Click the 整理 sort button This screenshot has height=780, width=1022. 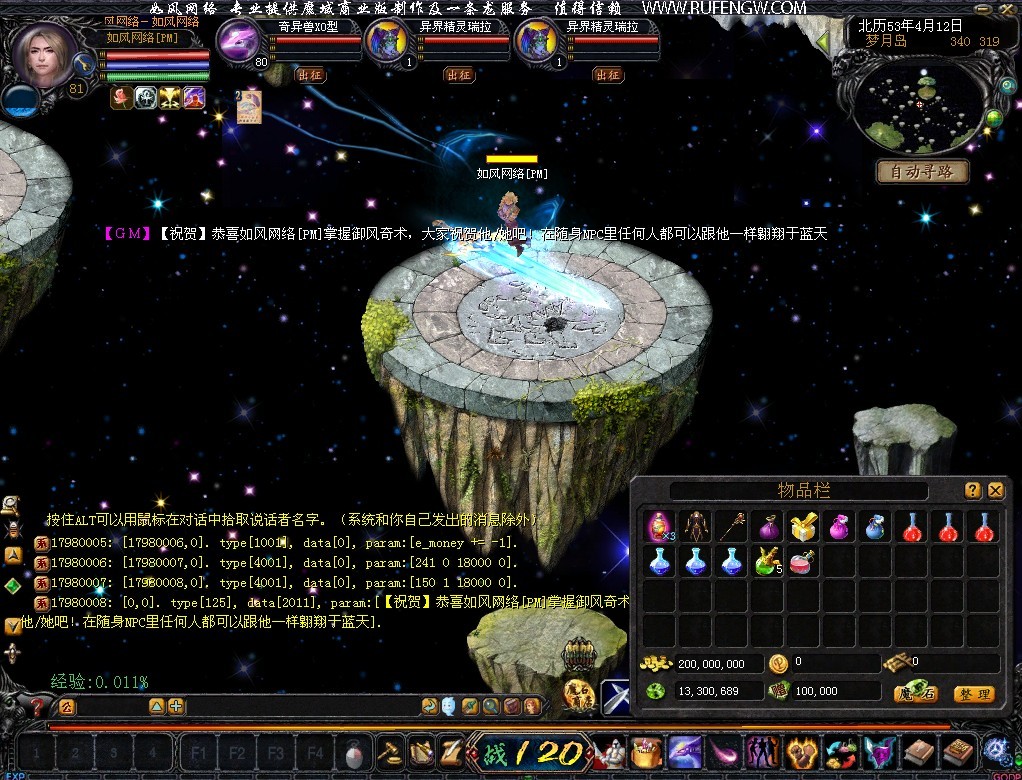click(973, 693)
